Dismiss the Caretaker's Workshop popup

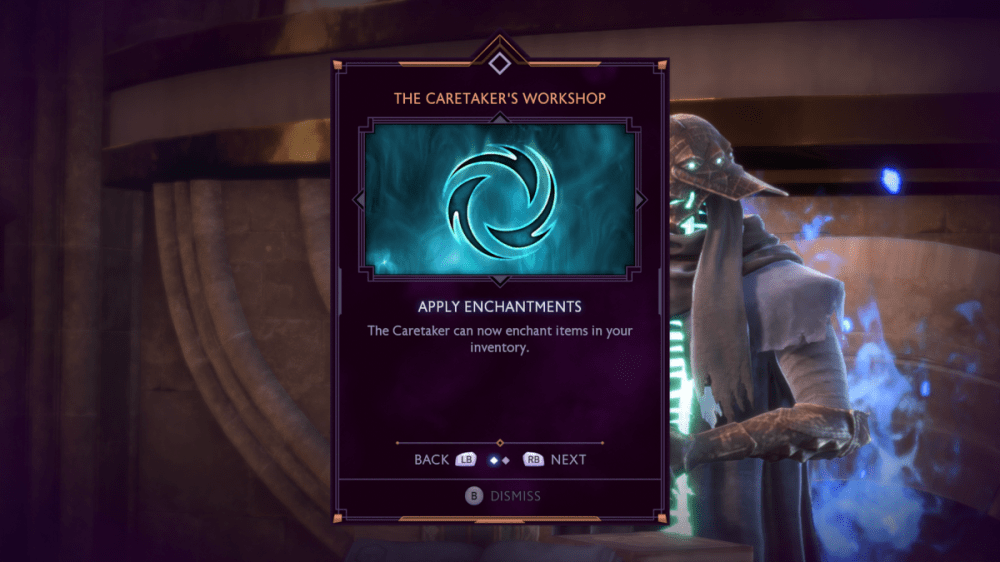point(502,495)
